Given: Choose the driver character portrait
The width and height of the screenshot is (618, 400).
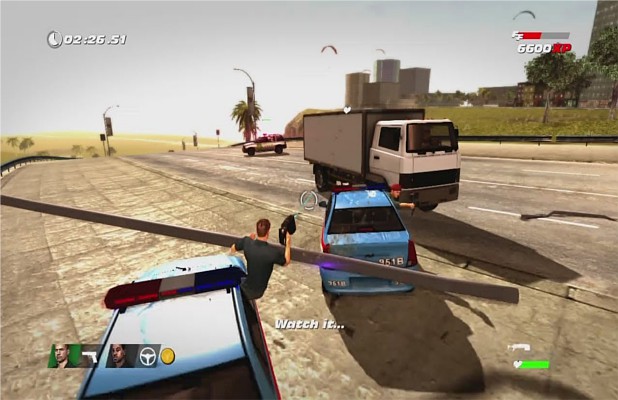Looking at the screenshot, I should [119, 355].
